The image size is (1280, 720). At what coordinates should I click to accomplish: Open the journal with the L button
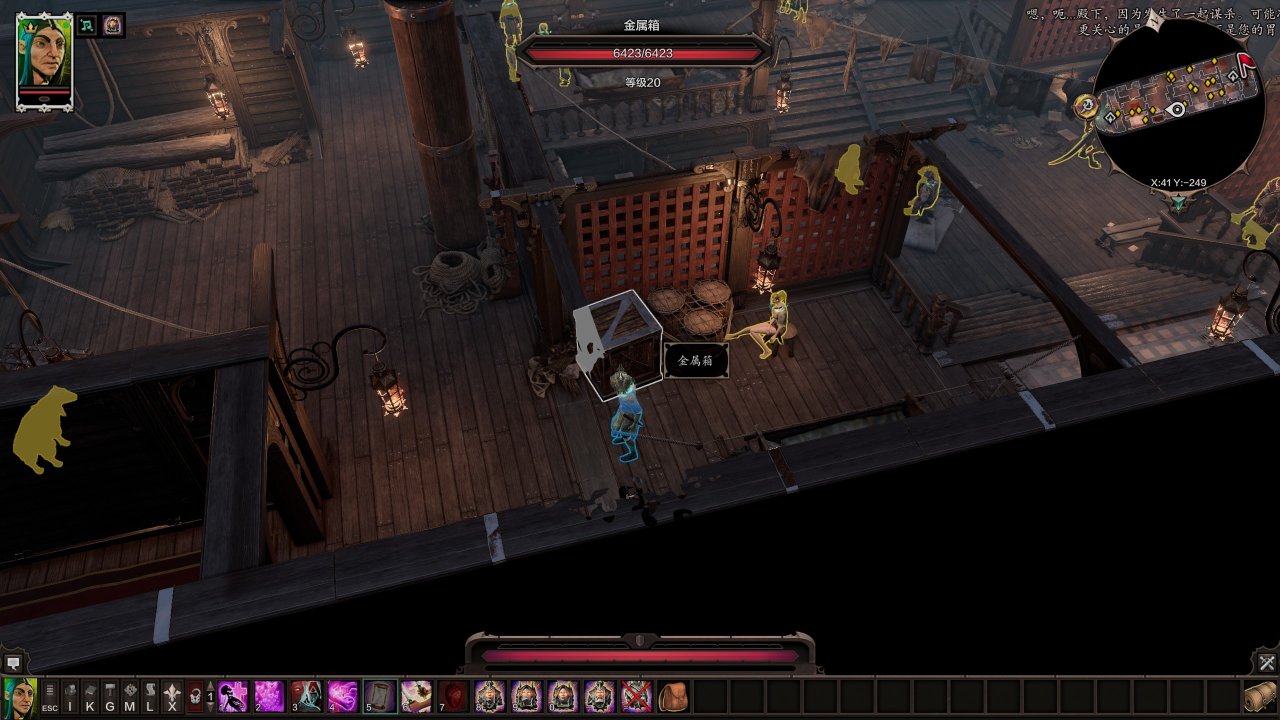point(150,696)
